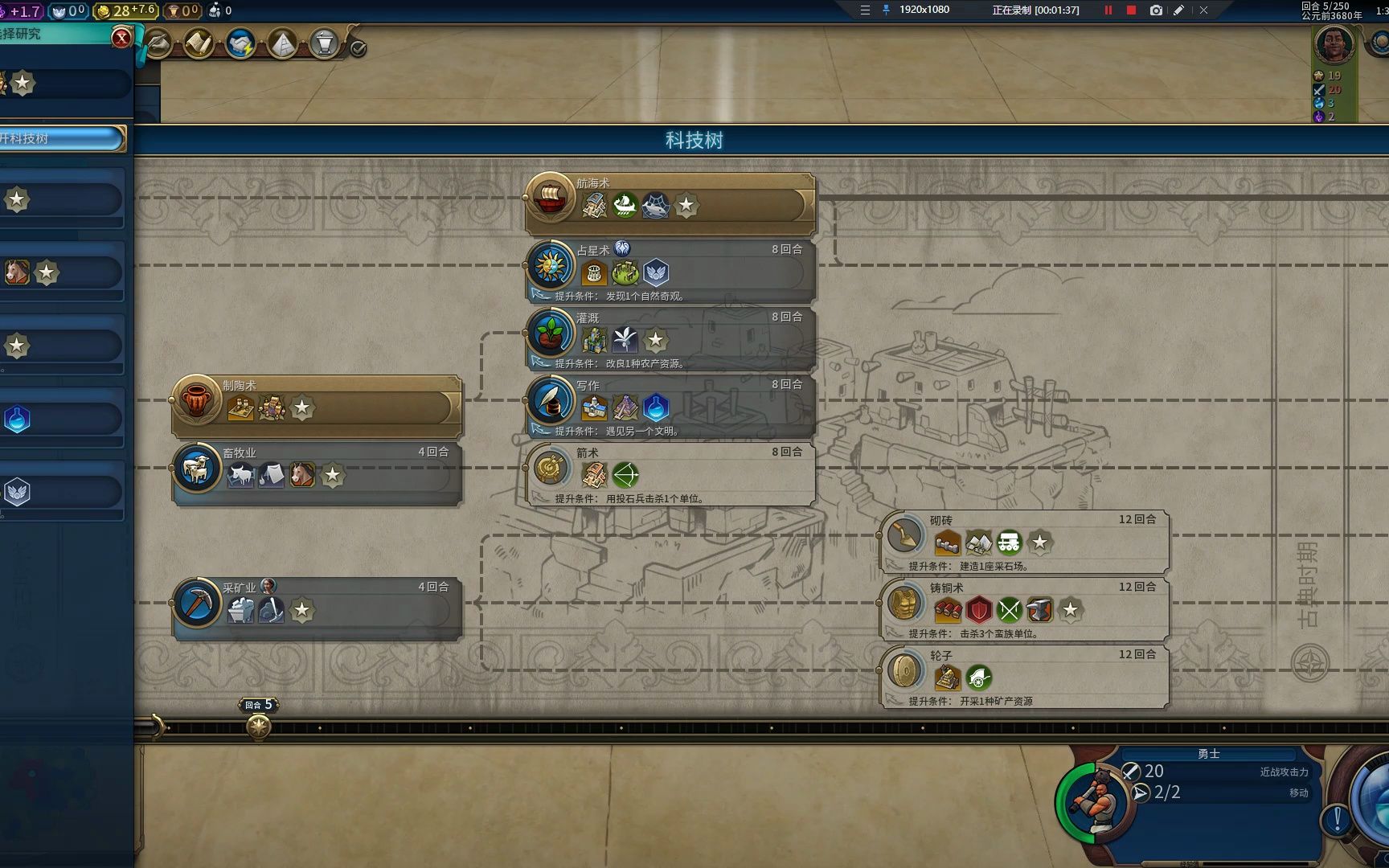Stop the screen recording
Image resolution: width=1389 pixels, height=868 pixels.
point(1131,10)
